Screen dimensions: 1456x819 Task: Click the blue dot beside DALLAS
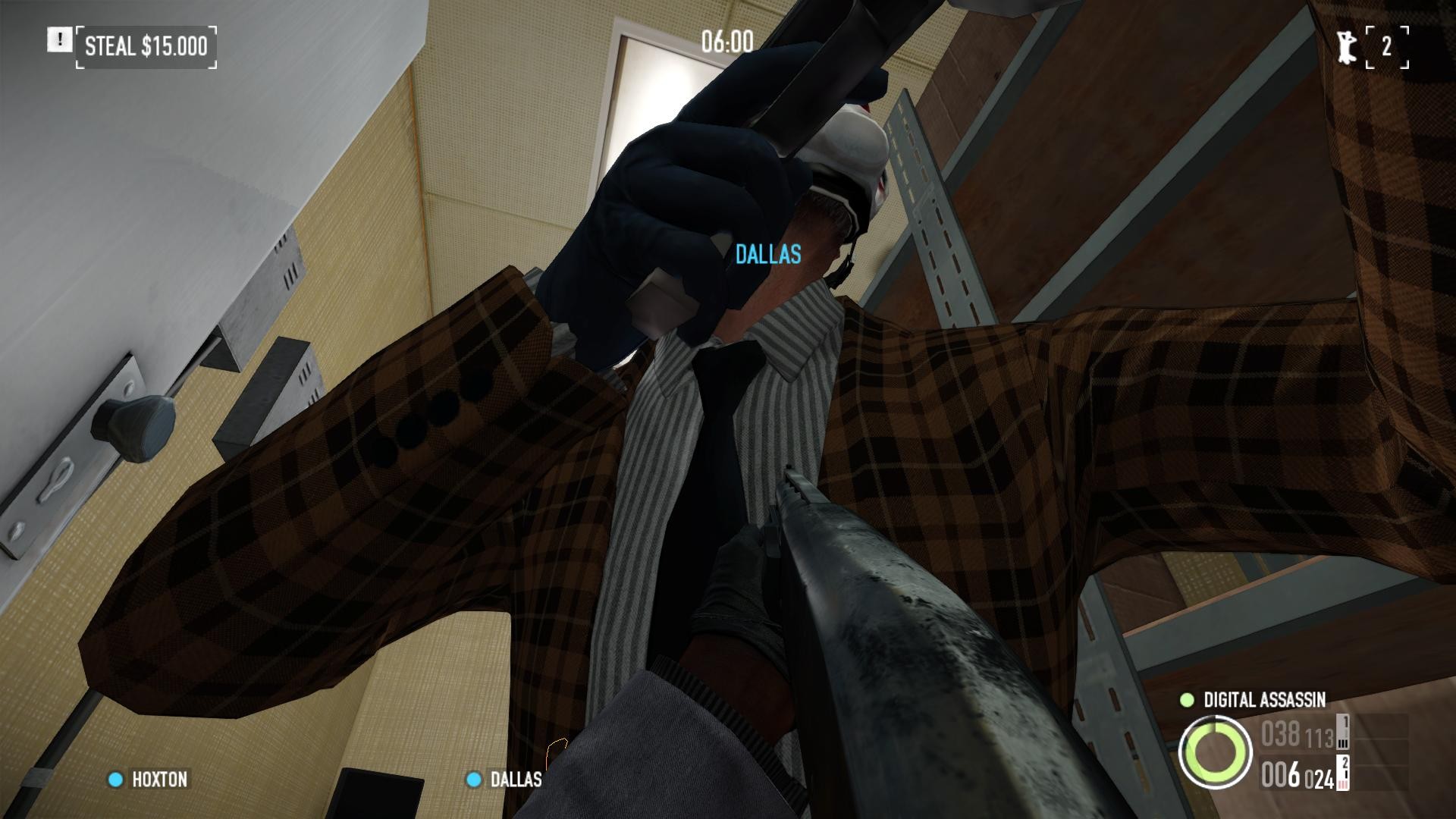[475, 780]
